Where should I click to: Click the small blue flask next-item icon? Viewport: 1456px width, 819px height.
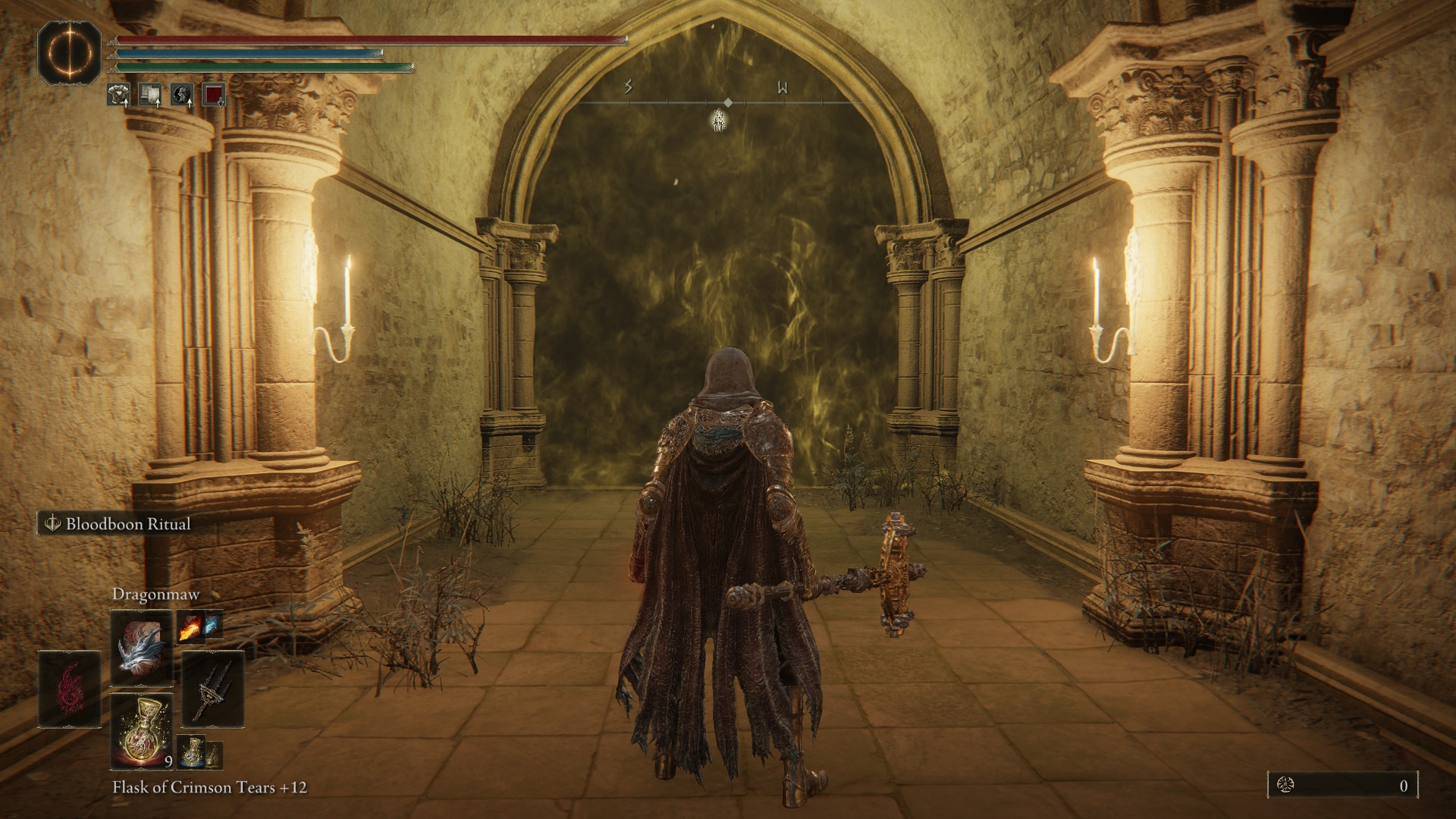pyautogui.click(x=193, y=752)
